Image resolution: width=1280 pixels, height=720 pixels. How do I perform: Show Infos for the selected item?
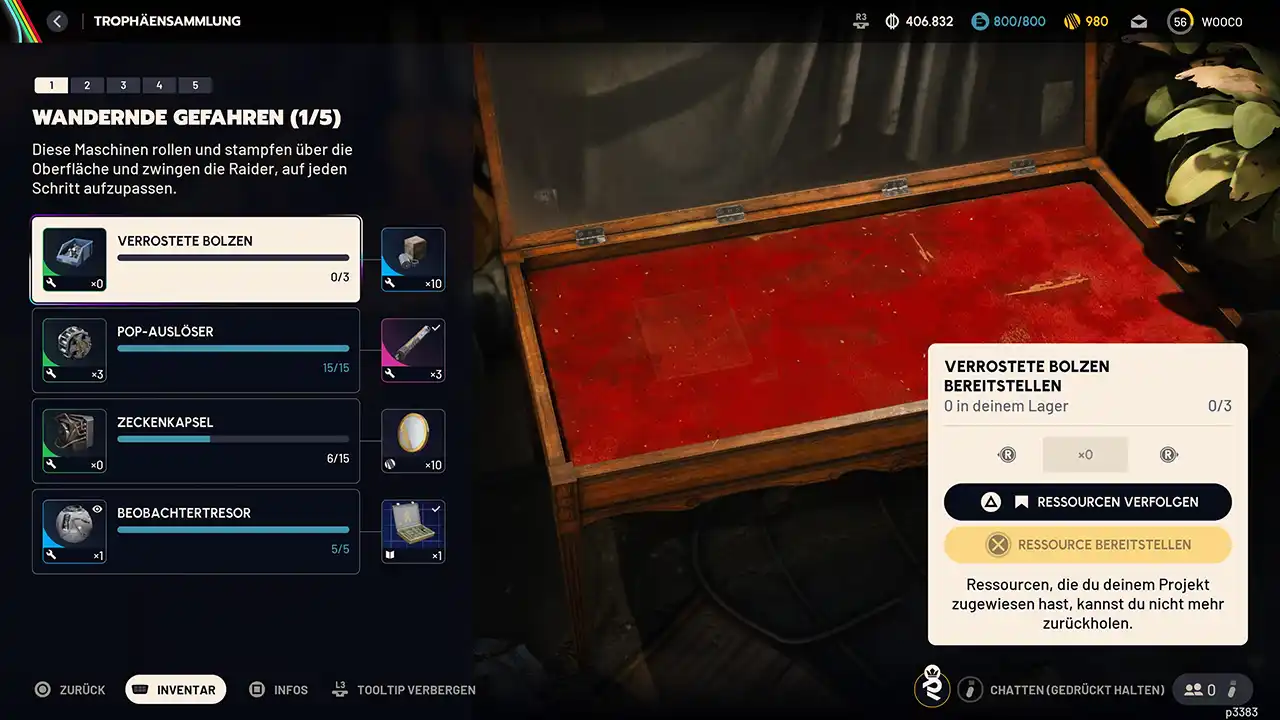[x=279, y=690]
